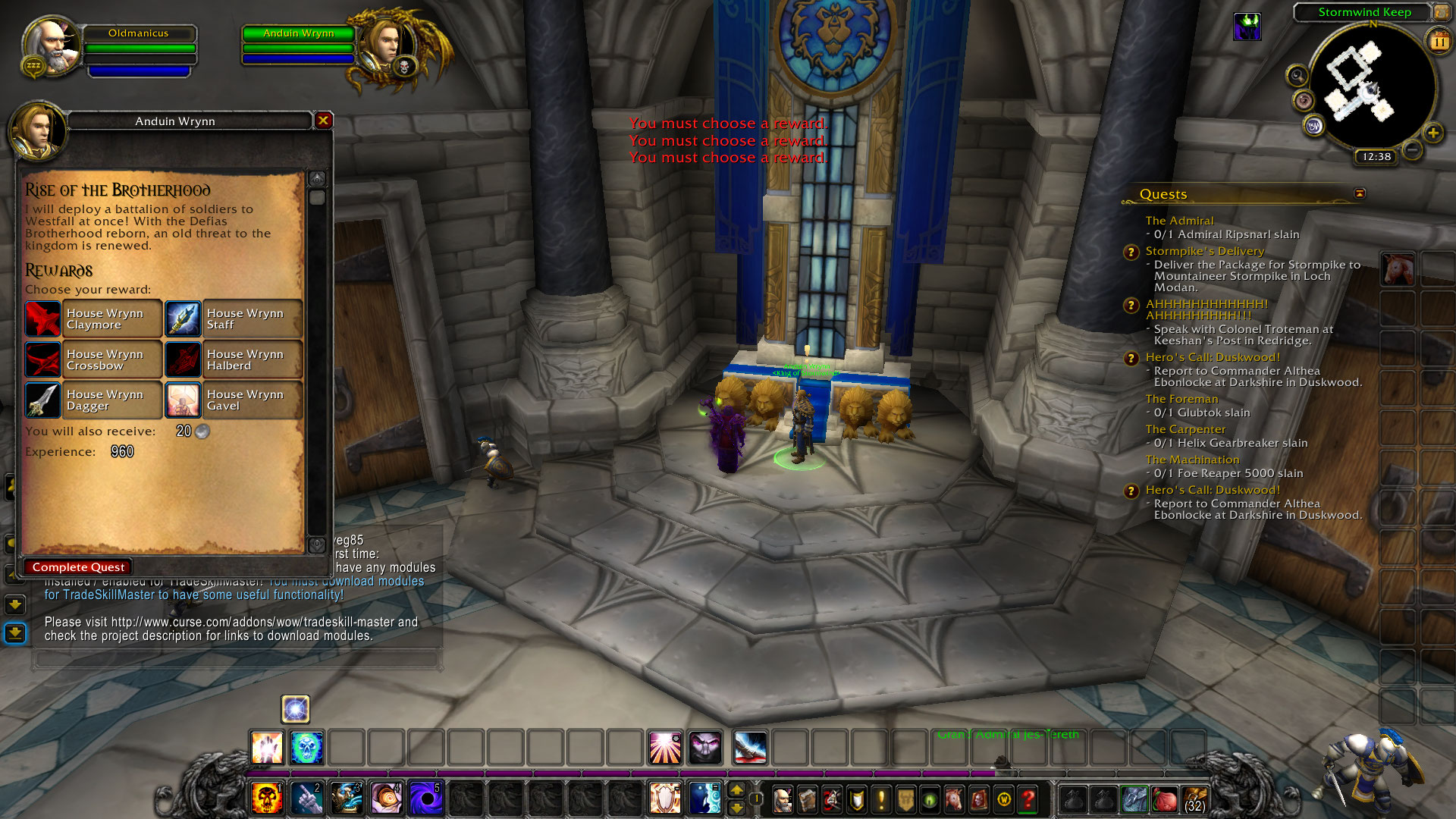This screenshot has height=819, width=1456.
Task: Zoom in the minimap with plus button
Action: click(x=1432, y=133)
